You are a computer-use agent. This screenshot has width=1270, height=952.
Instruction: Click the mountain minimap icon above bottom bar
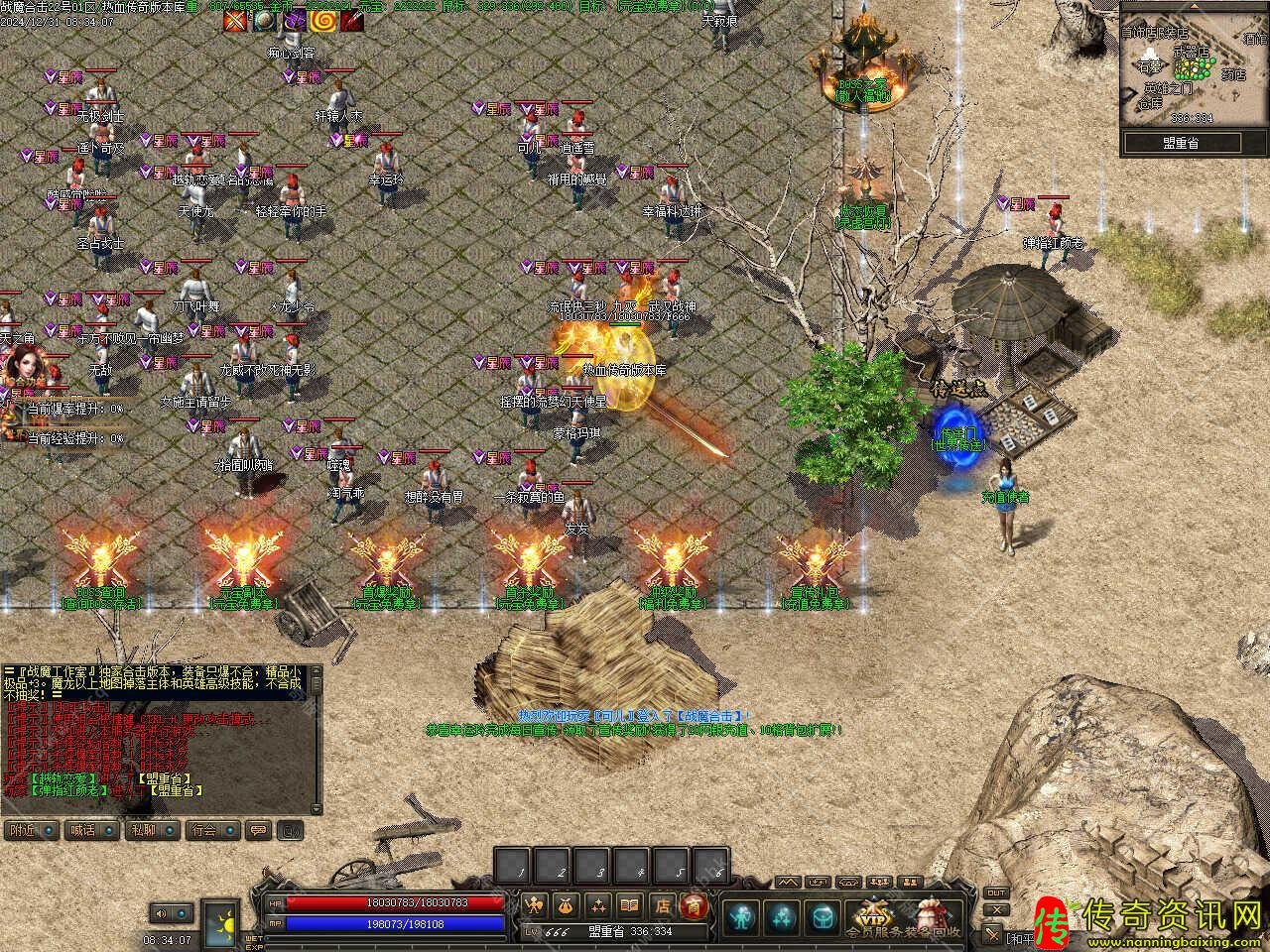(788, 881)
